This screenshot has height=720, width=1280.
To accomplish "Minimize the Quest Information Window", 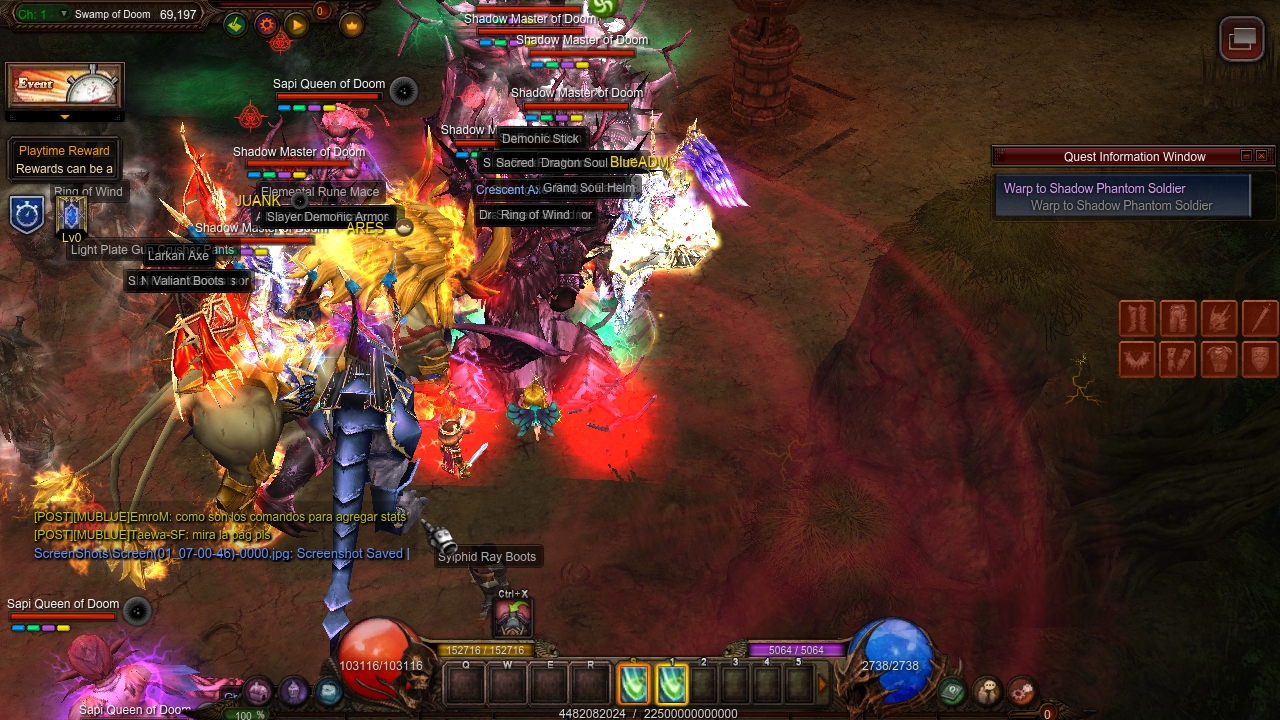I will [1246, 156].
